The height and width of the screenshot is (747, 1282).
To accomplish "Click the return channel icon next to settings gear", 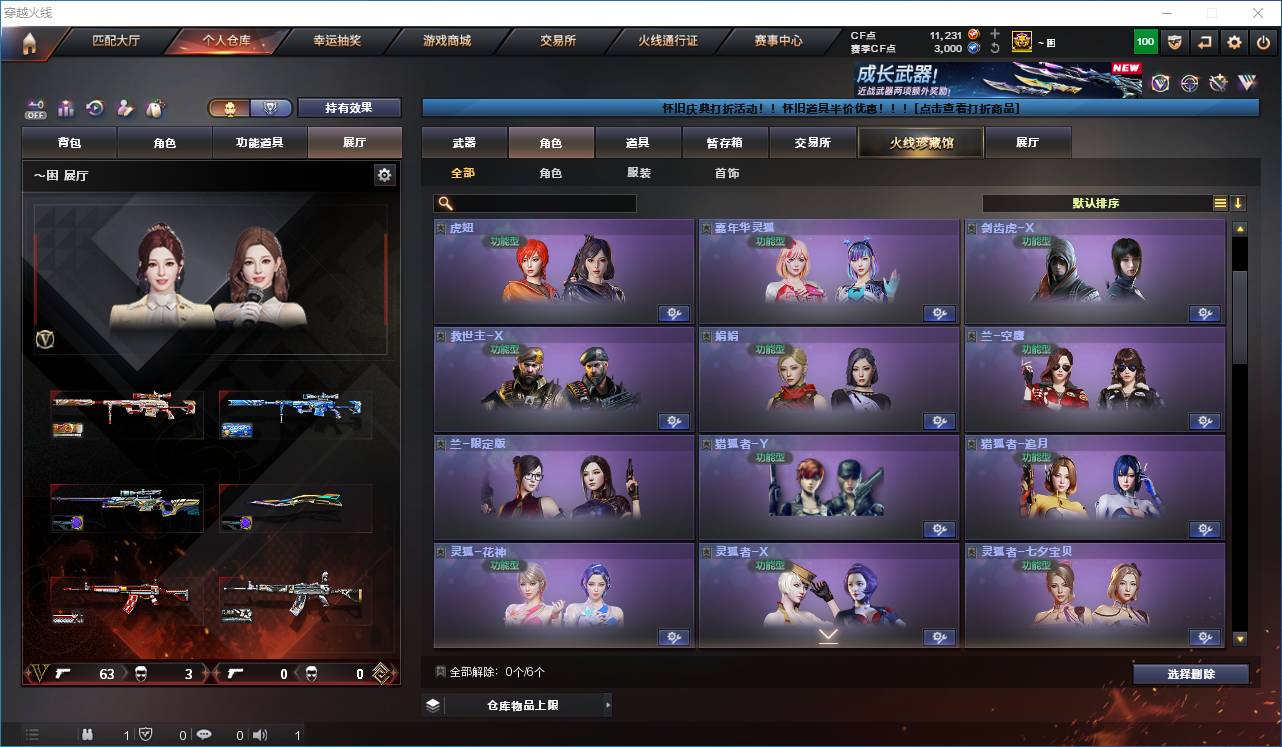I will 1204,41.
